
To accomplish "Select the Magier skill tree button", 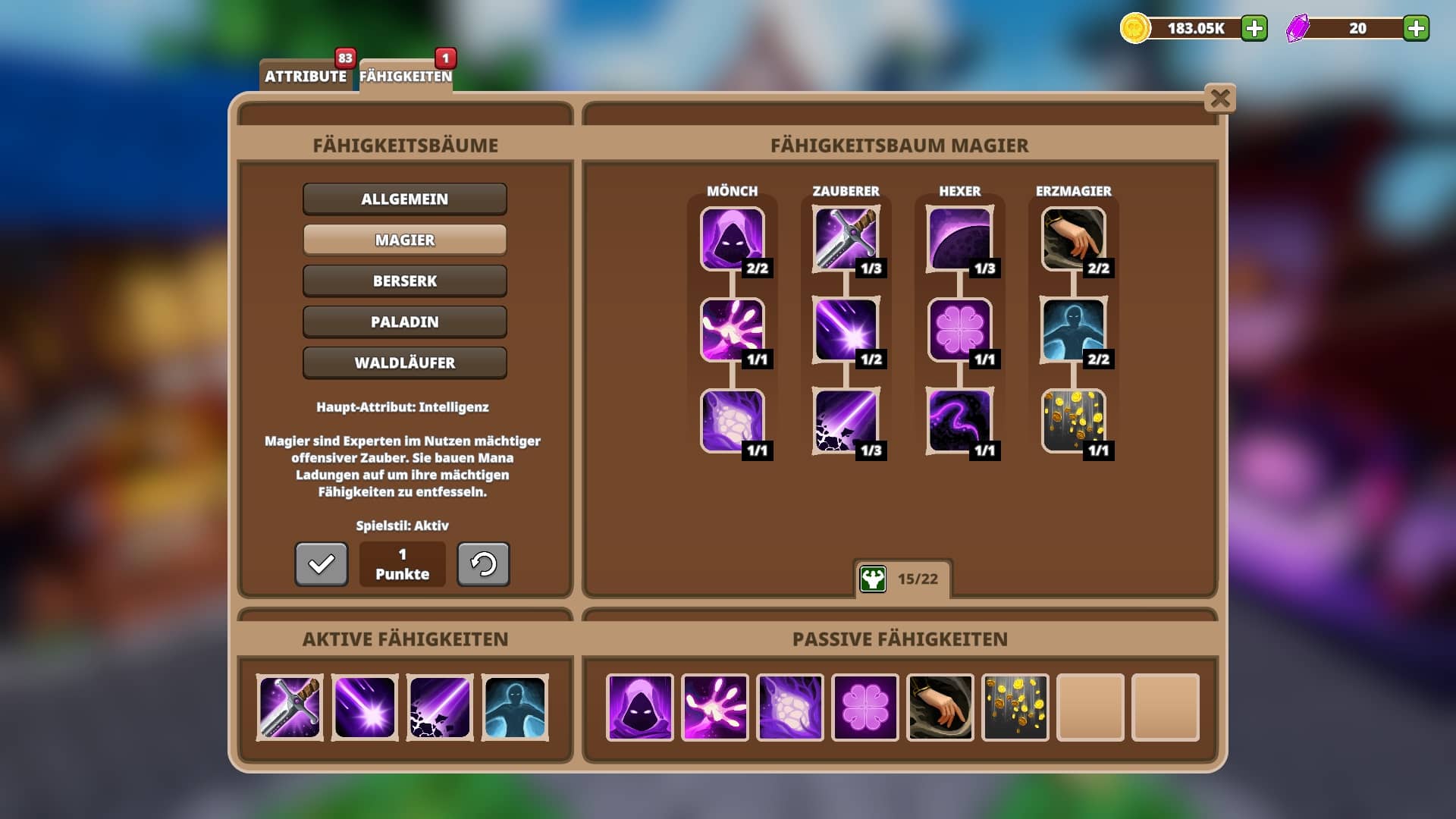I will [404, 240].
